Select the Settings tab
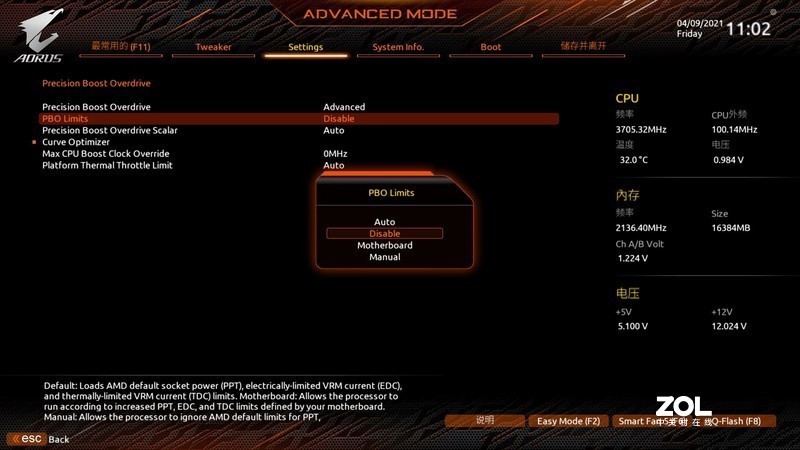The width and height of the screenshot is (800, 450). coord(305,47)
